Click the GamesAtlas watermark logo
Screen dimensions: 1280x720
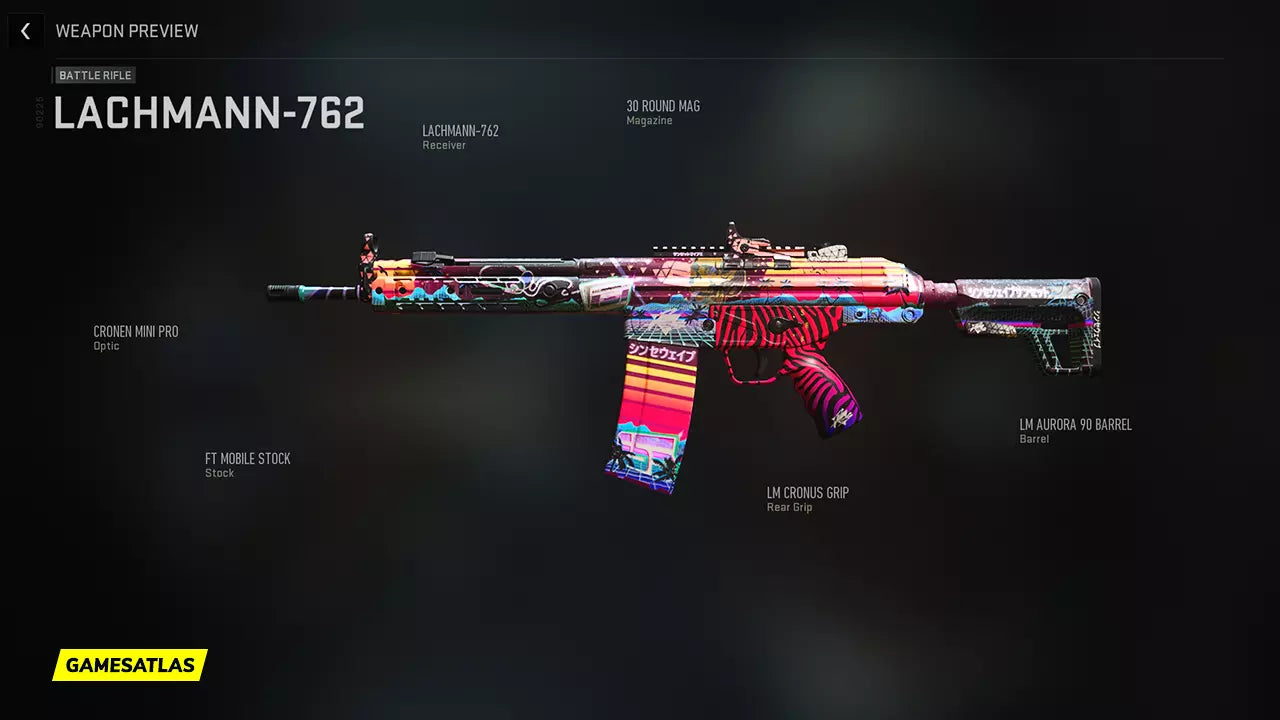130,665
